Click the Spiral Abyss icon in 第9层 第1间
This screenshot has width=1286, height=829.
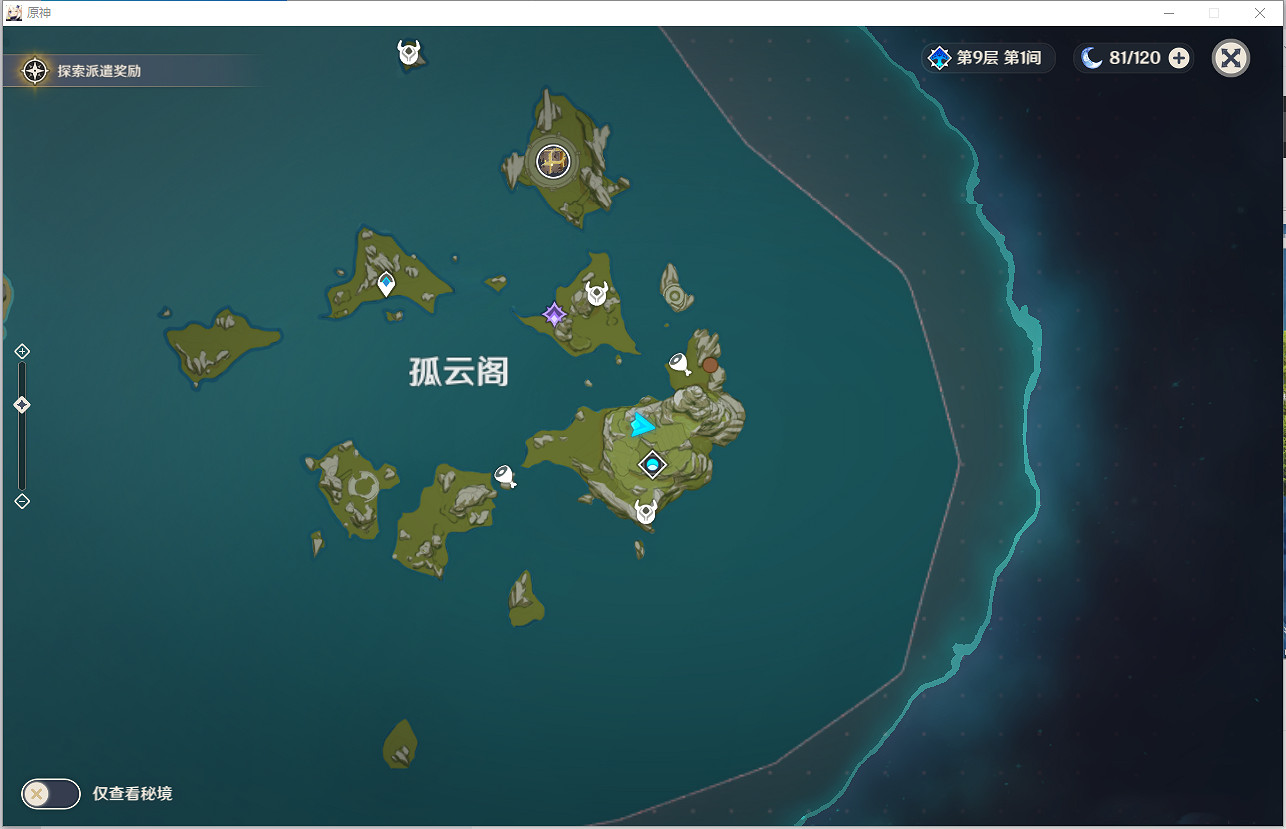tap(938, 57)
